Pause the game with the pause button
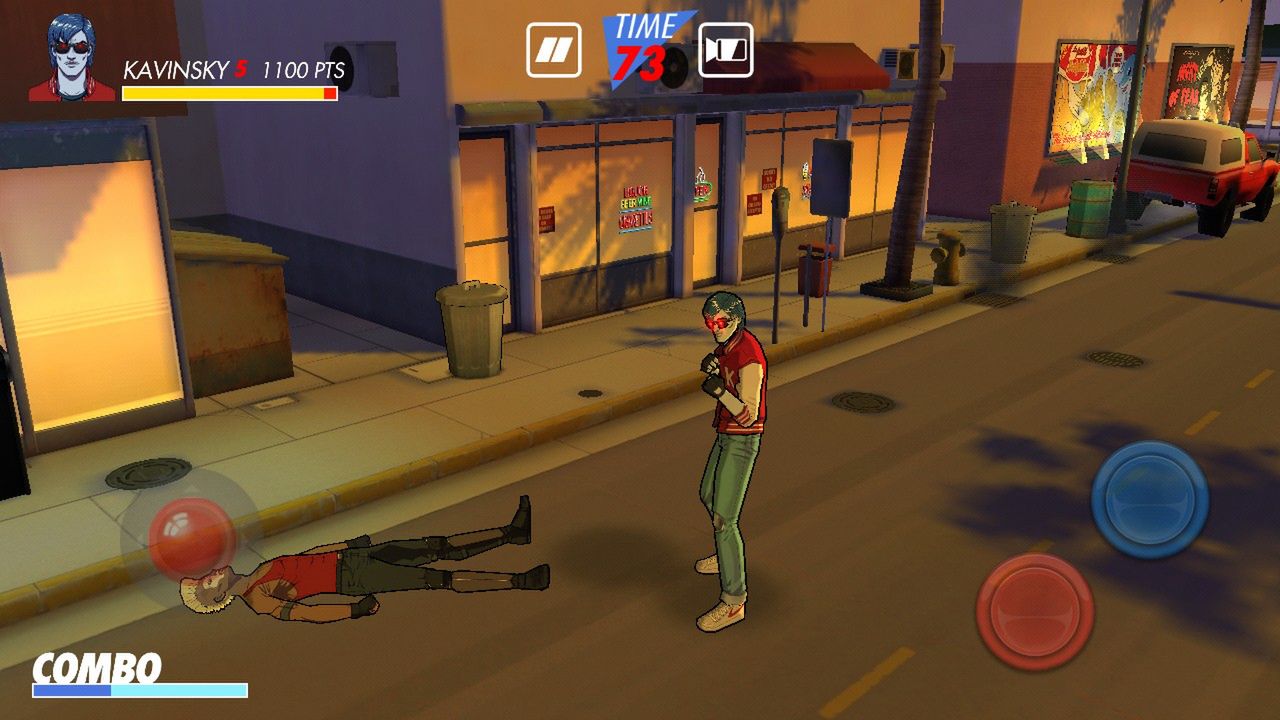This screenshot has height=720, width=1280. 553,50
